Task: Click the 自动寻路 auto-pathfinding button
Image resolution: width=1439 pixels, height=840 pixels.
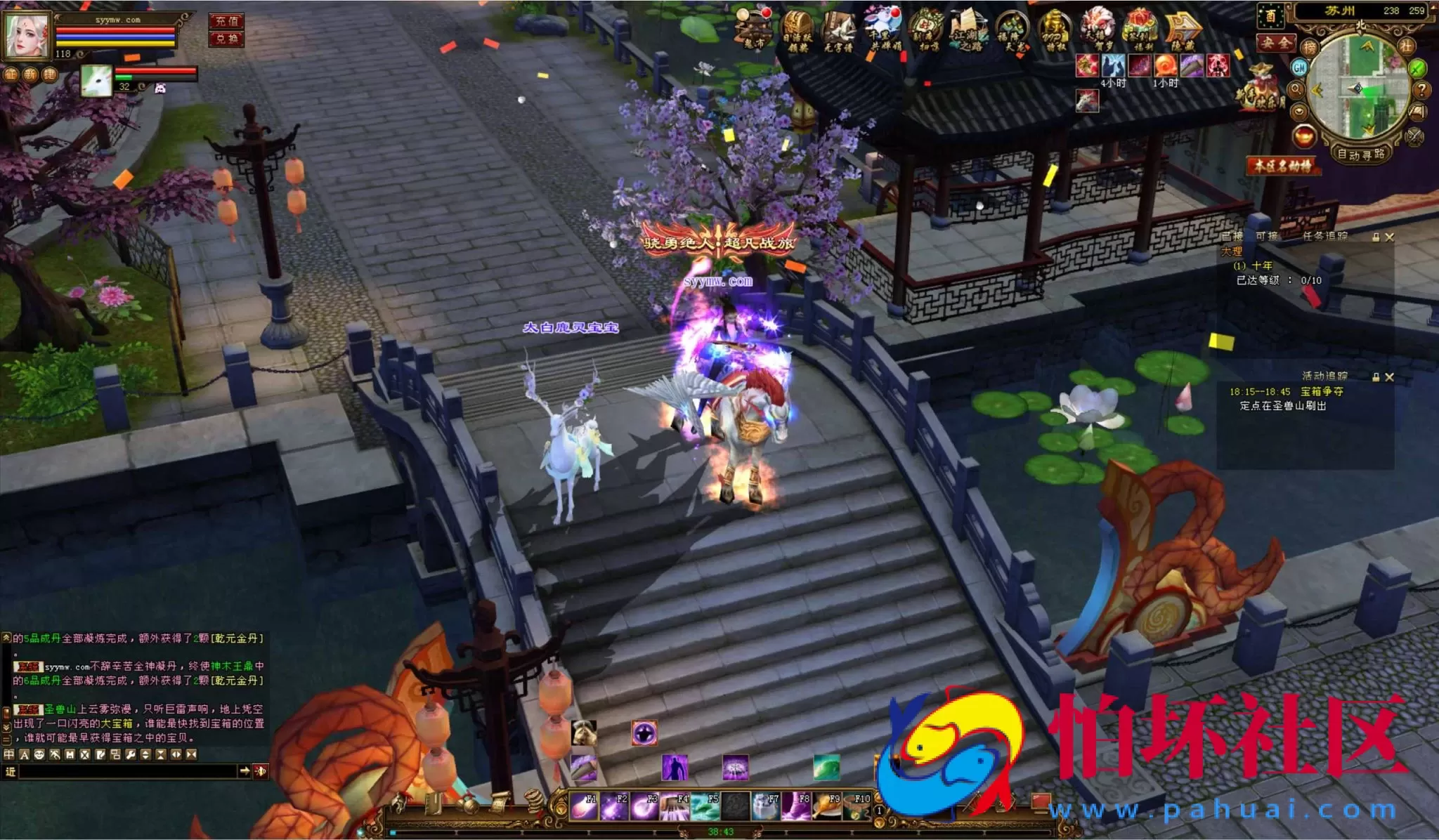Action: (x=1361, y=154)
